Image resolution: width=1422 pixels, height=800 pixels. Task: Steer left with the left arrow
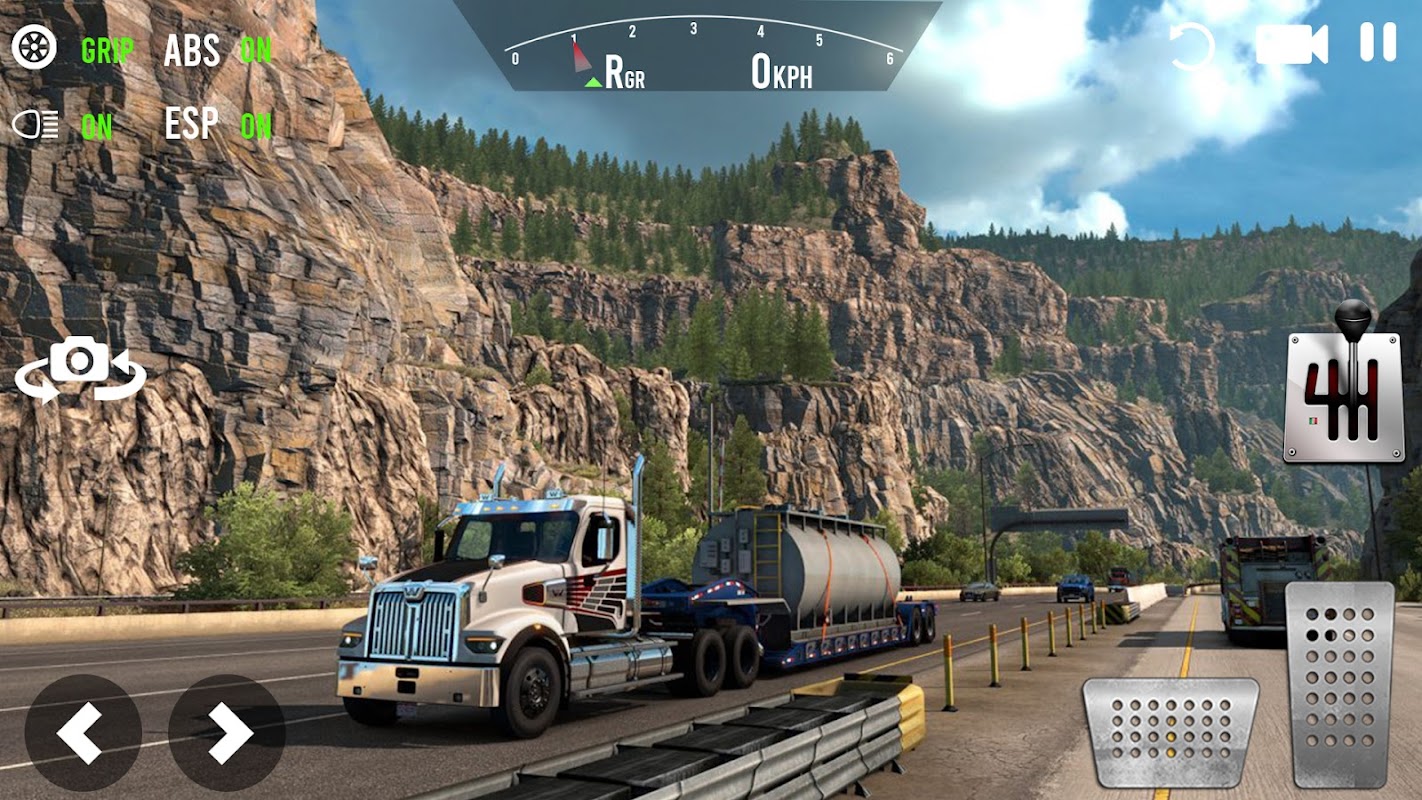click(x=82, y=732)
